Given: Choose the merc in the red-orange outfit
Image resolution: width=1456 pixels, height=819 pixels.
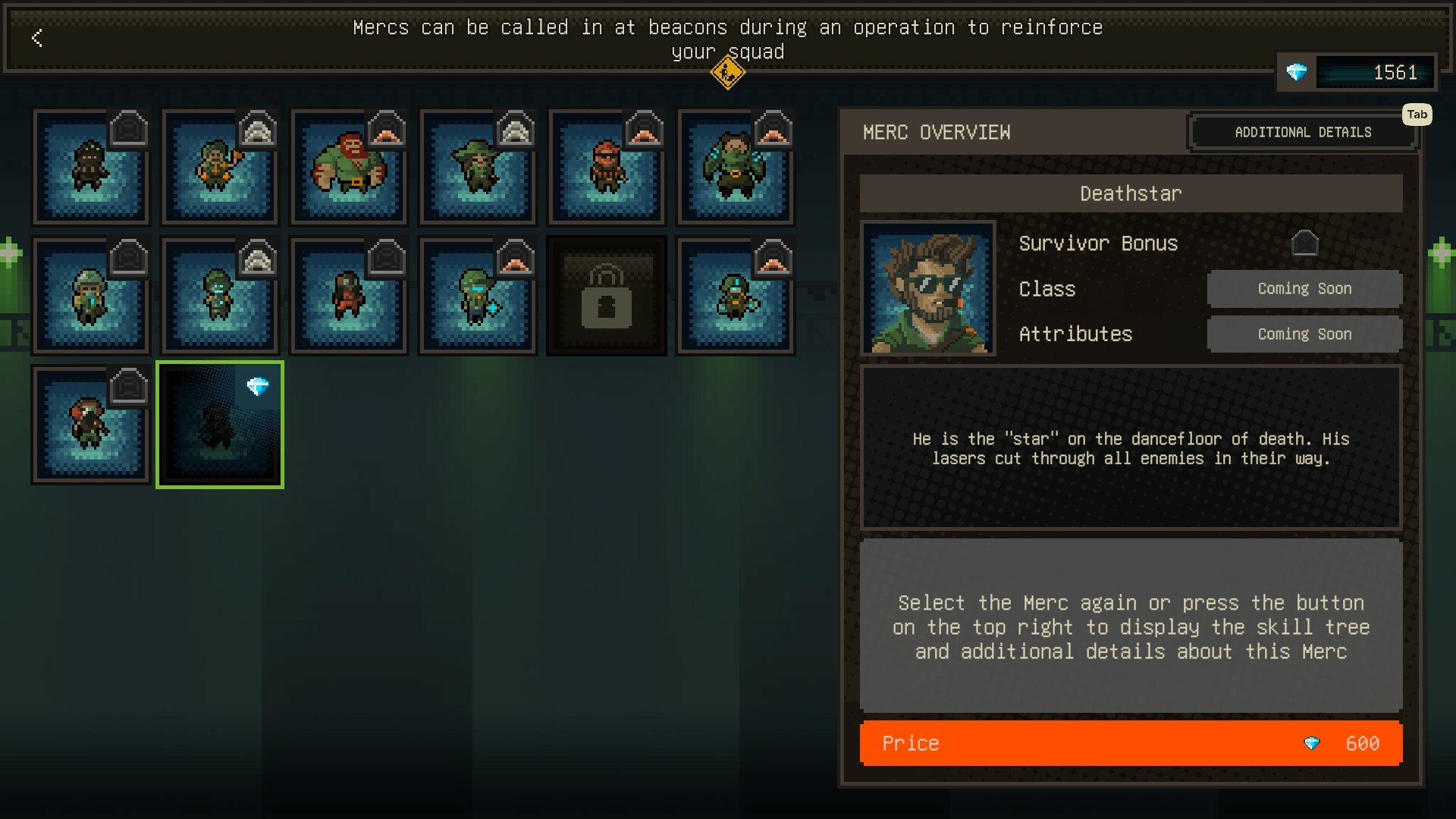Looking at the screenshot, I should coord(349,297).
